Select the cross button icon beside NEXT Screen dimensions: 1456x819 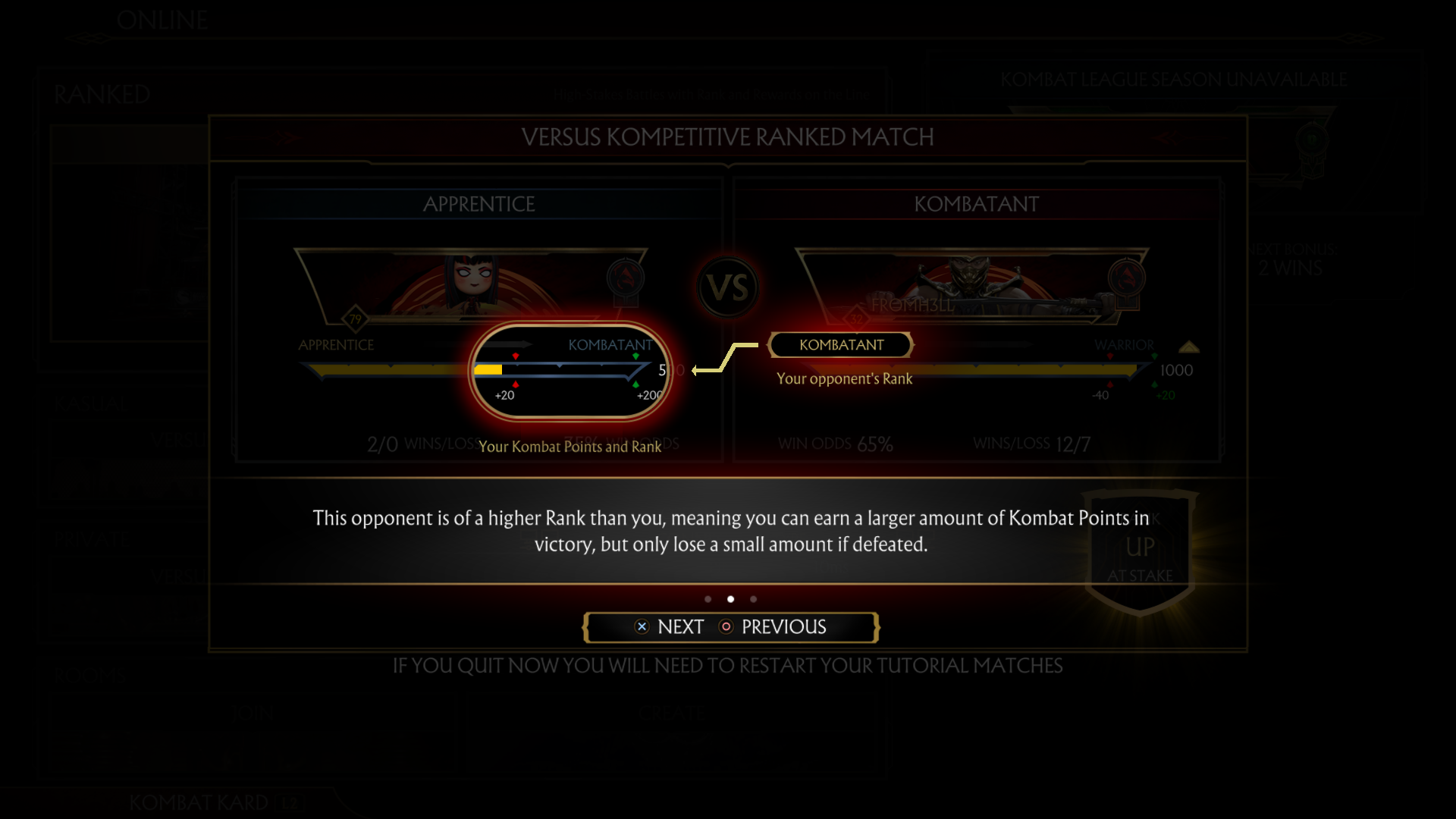click(642, 626)
